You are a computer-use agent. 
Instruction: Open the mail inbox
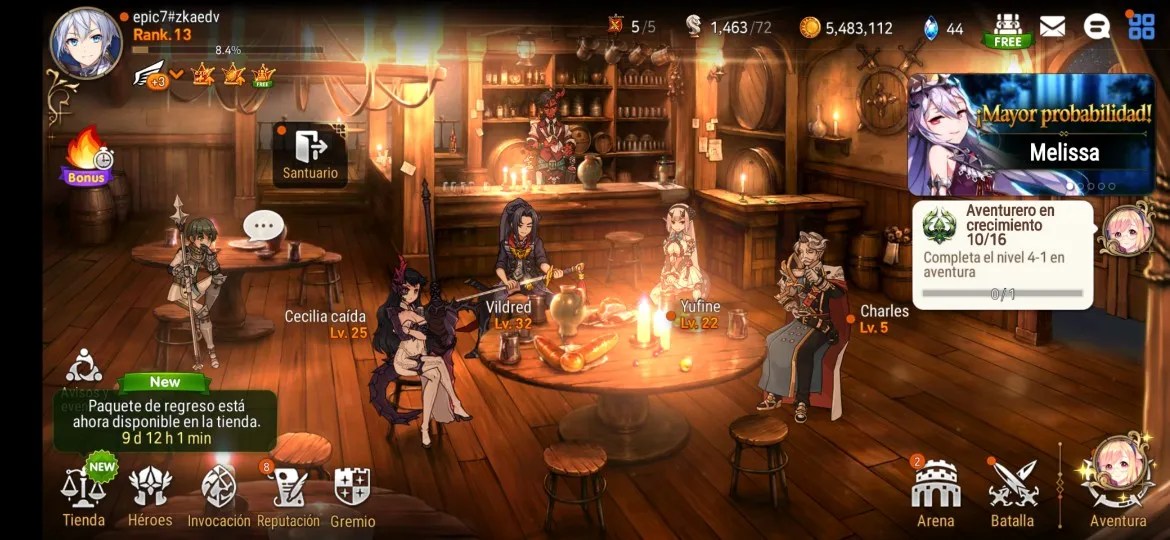[x=1052, y=27]
